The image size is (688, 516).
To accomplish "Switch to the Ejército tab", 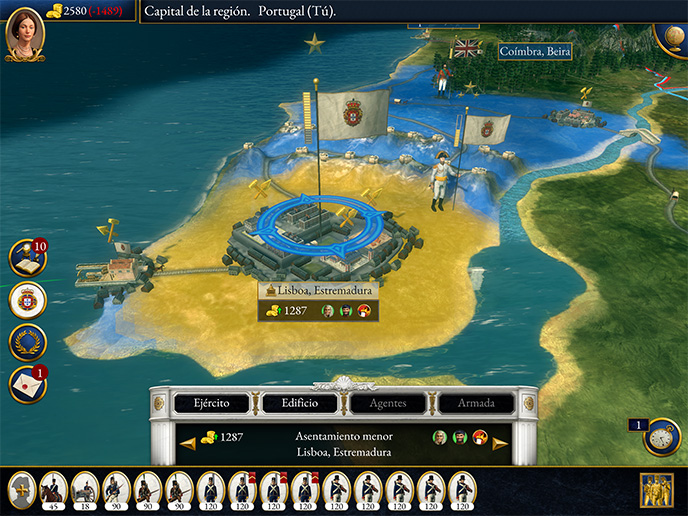I will point(212,403).
